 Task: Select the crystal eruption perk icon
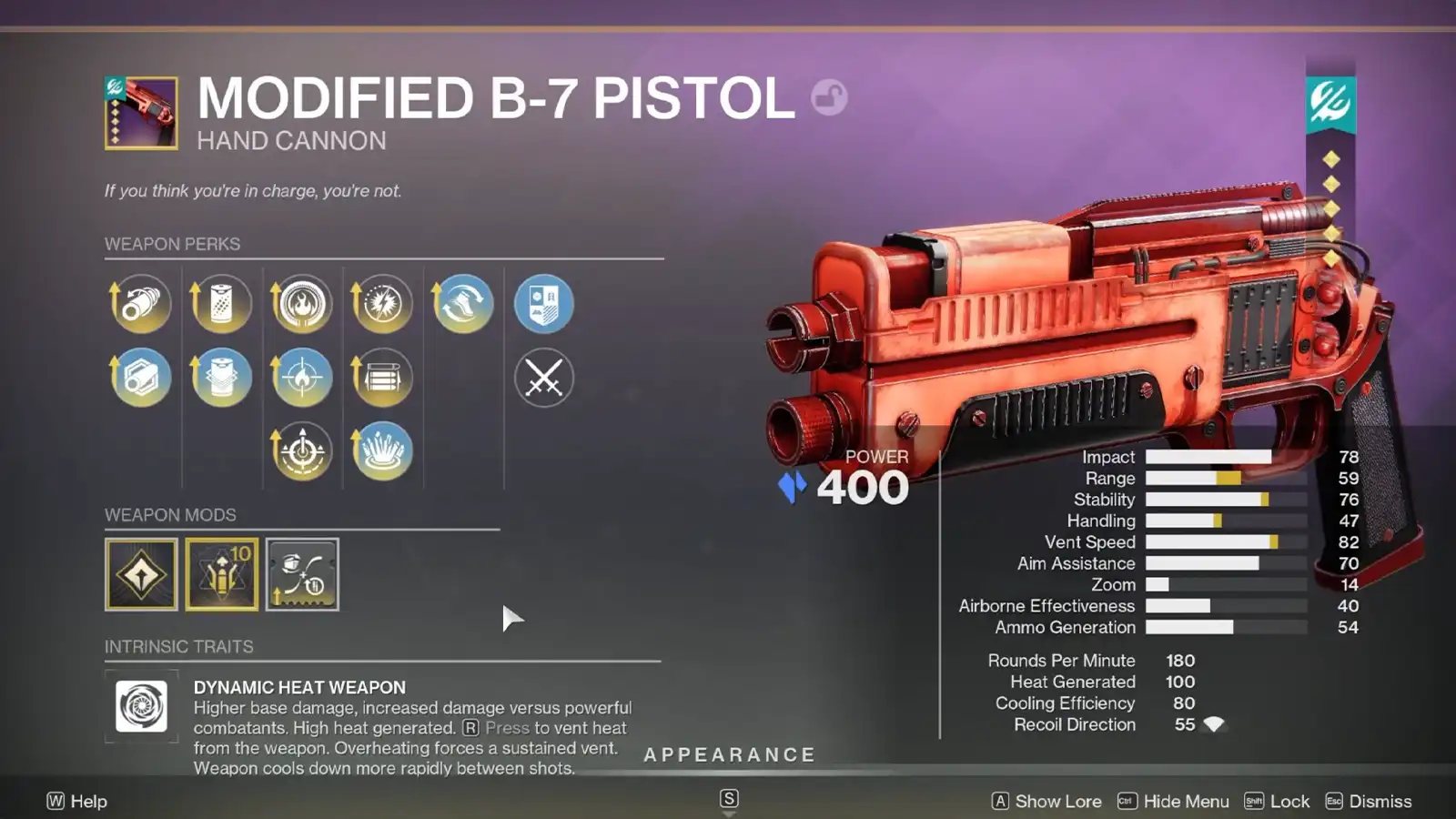pos(382,450)
